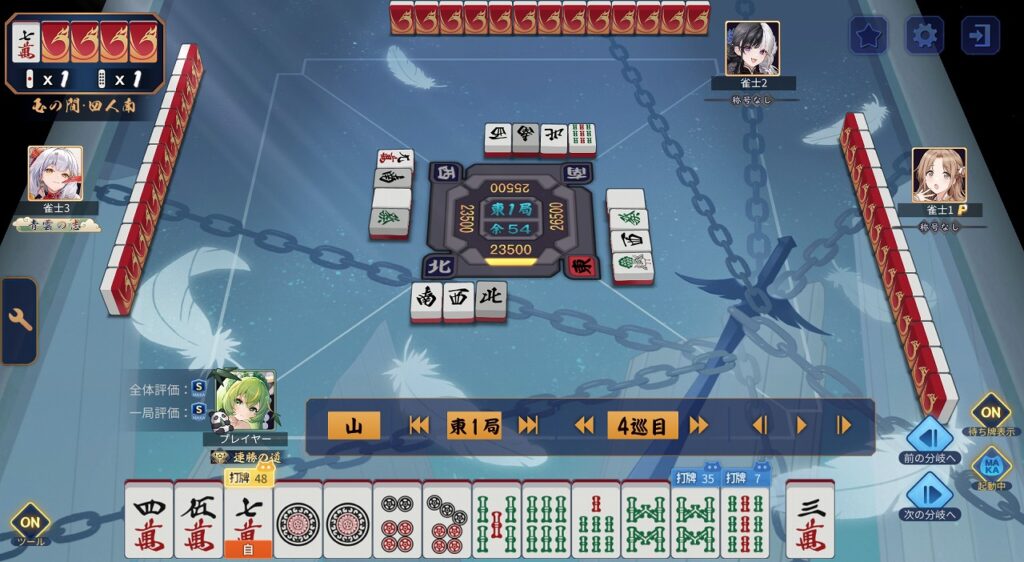Go to previous branch 前の分岐へ
This screenshot has height=562, width=1024.
coord(930,439)
